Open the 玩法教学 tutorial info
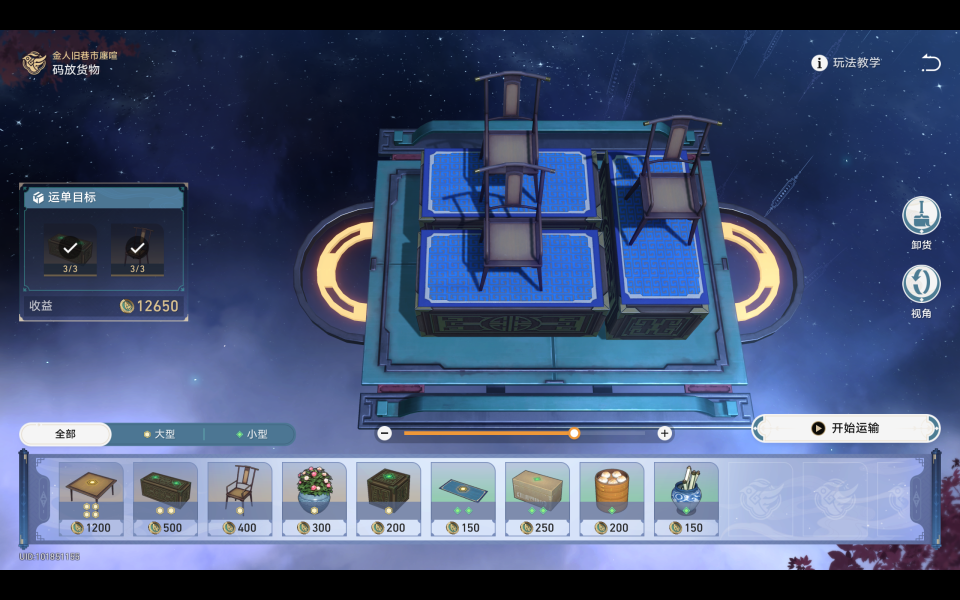The image size is (960, 600). (846, 63)
